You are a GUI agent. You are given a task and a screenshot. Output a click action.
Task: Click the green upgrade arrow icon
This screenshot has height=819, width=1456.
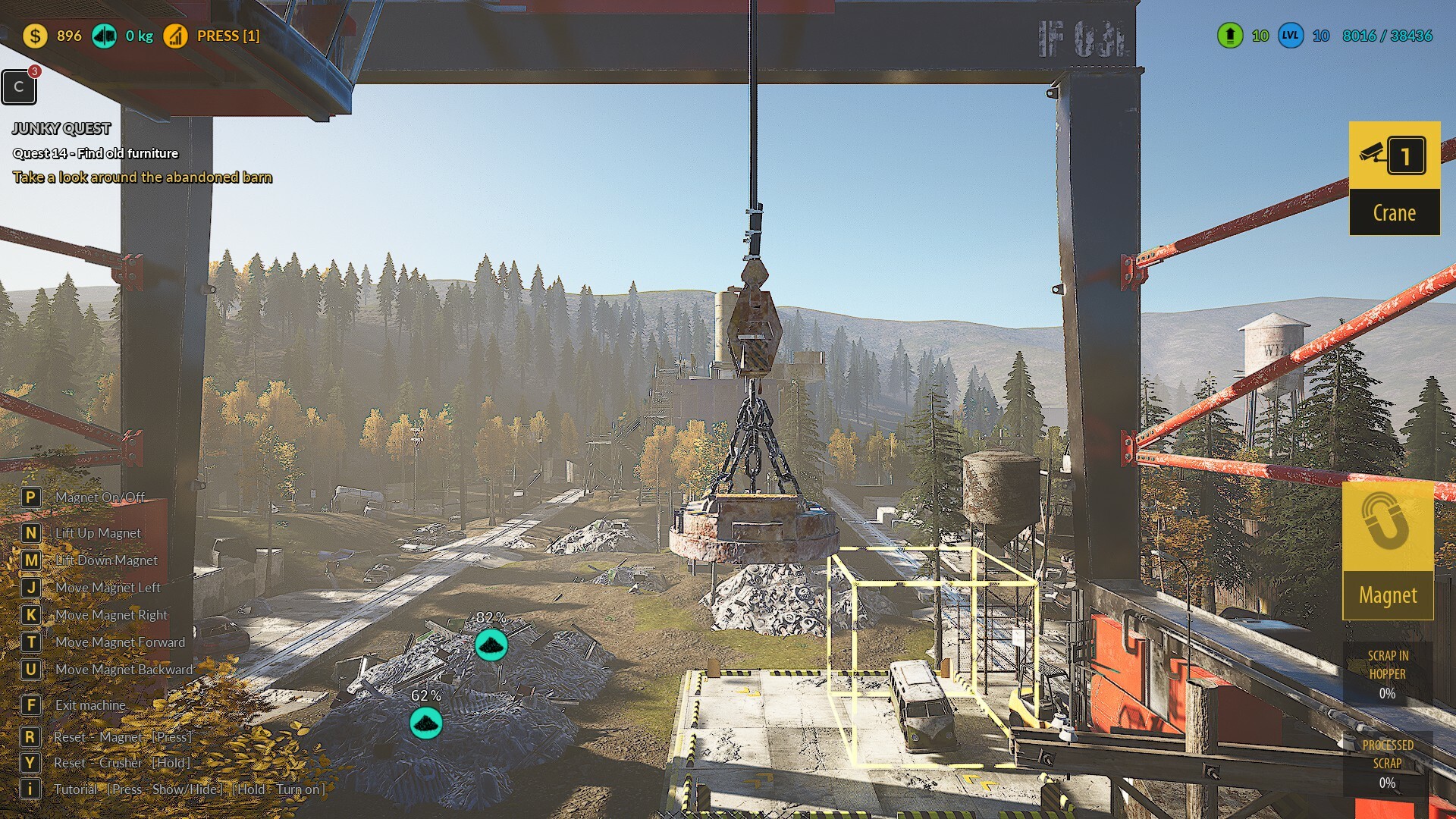[x=1230, y=36]
